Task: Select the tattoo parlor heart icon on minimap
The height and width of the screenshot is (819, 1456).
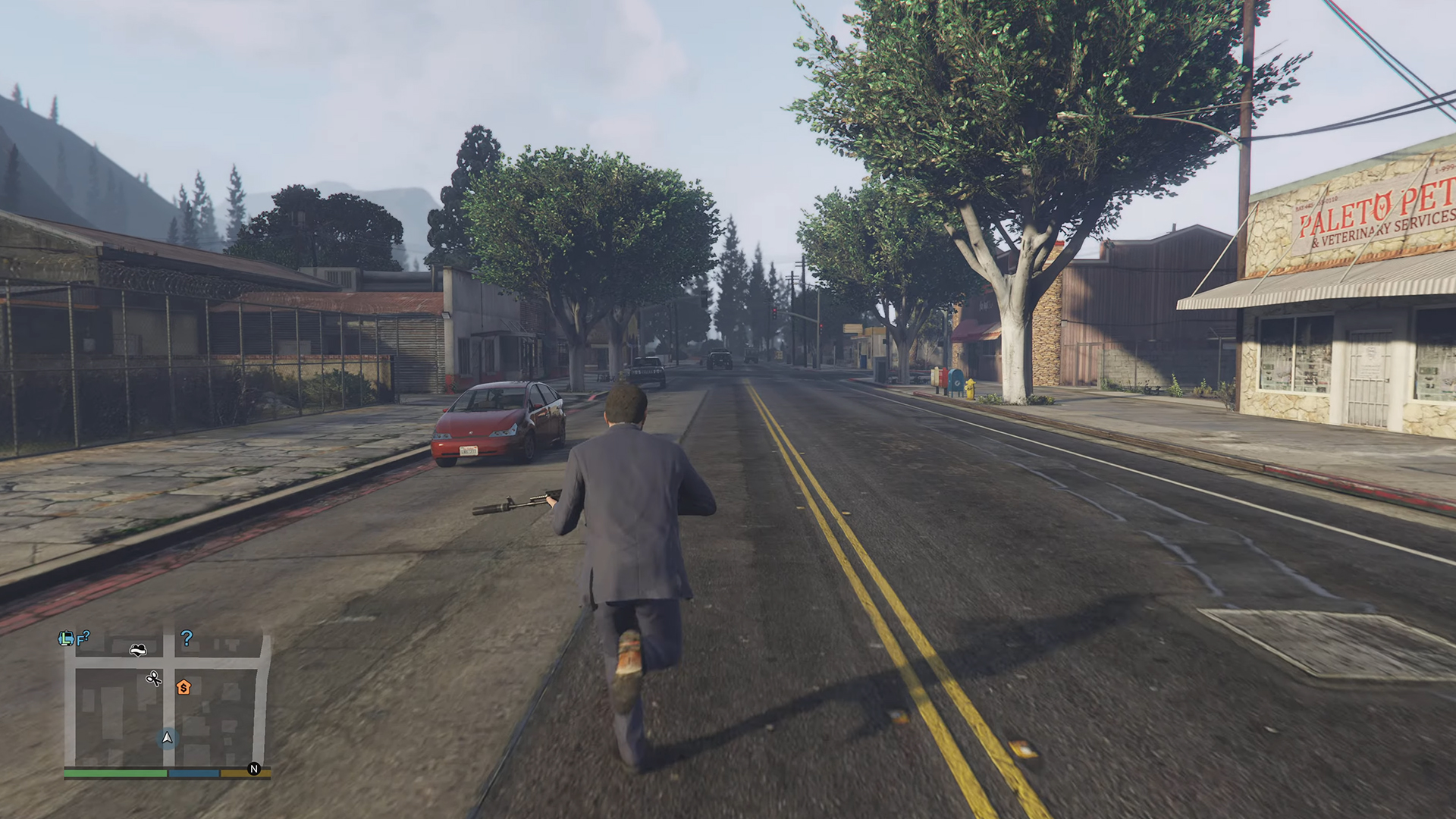Action: tap(137, 650)
